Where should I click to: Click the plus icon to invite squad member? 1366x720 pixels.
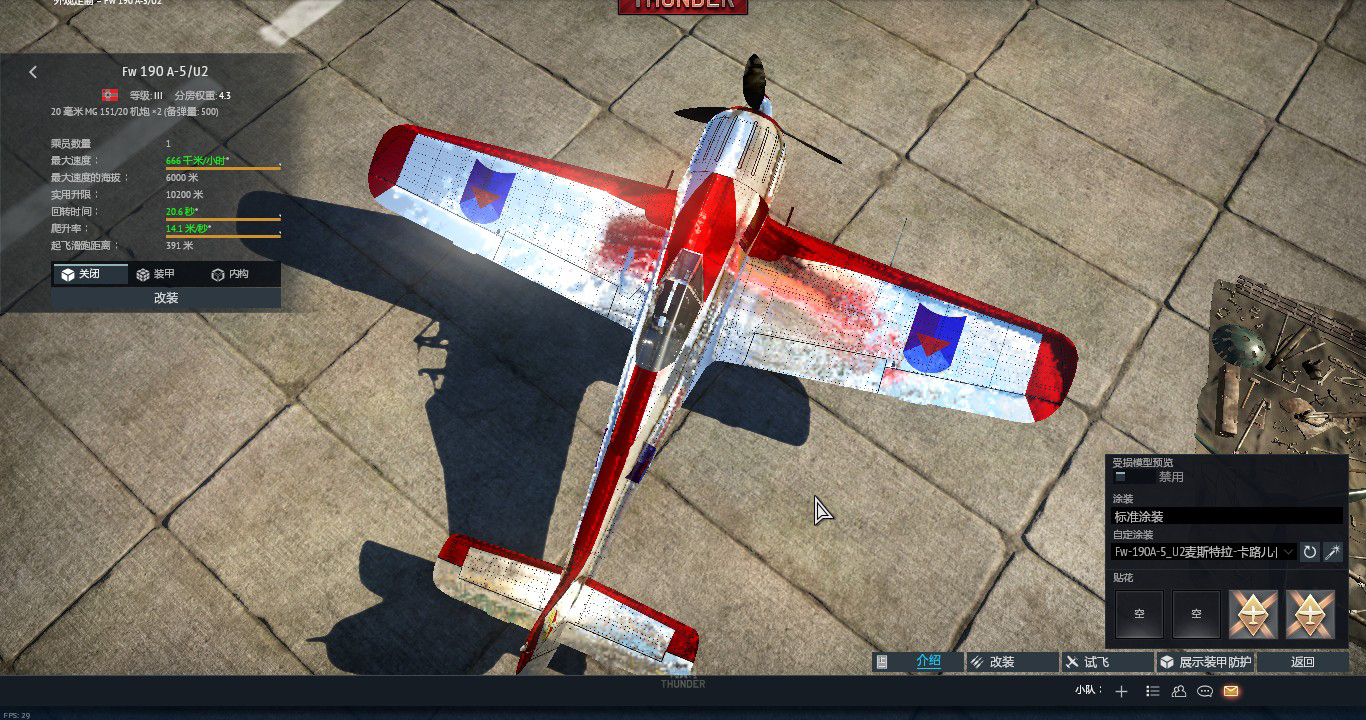point(1121,691)
